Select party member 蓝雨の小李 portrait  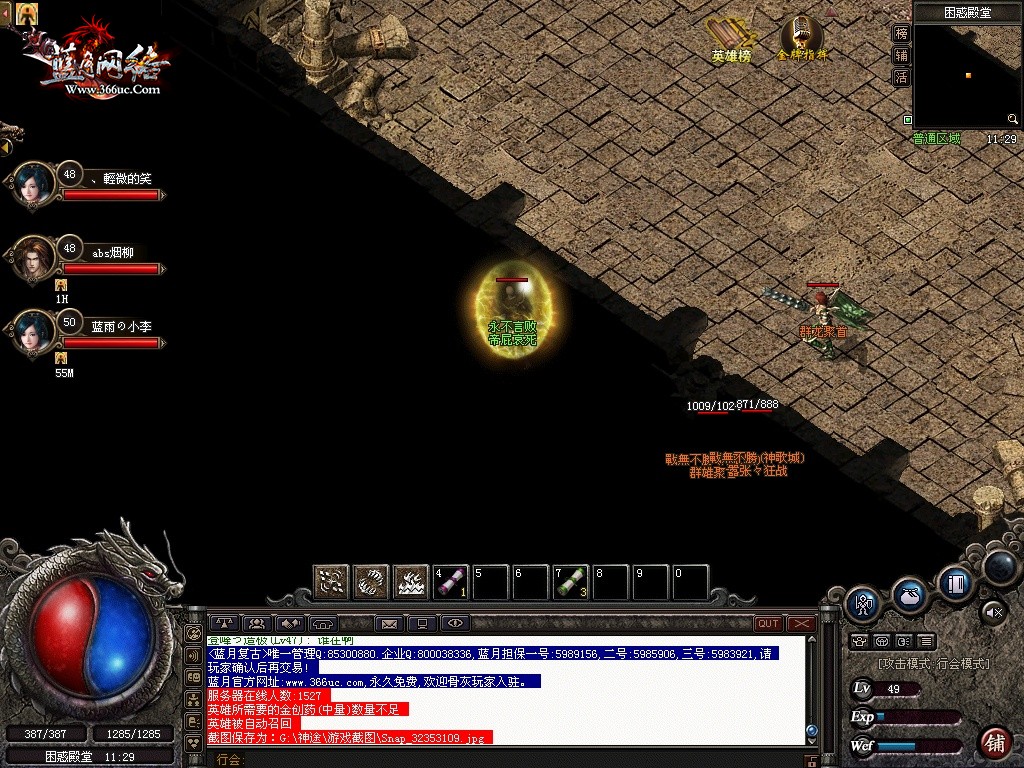33,333
